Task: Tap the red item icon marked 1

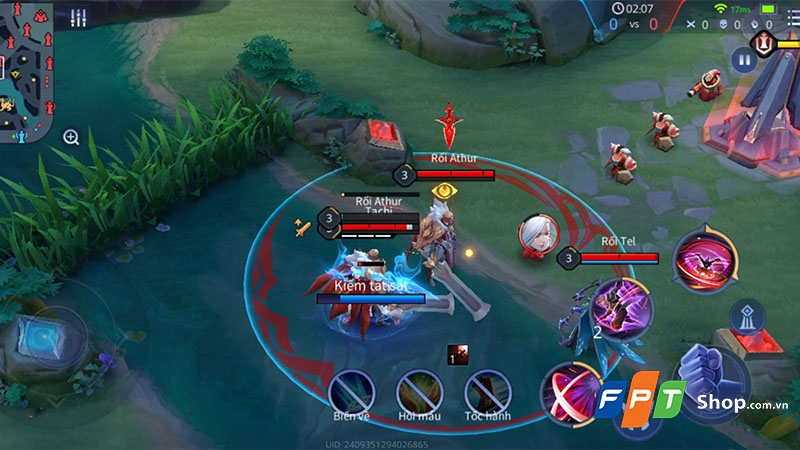Action: 458,354
